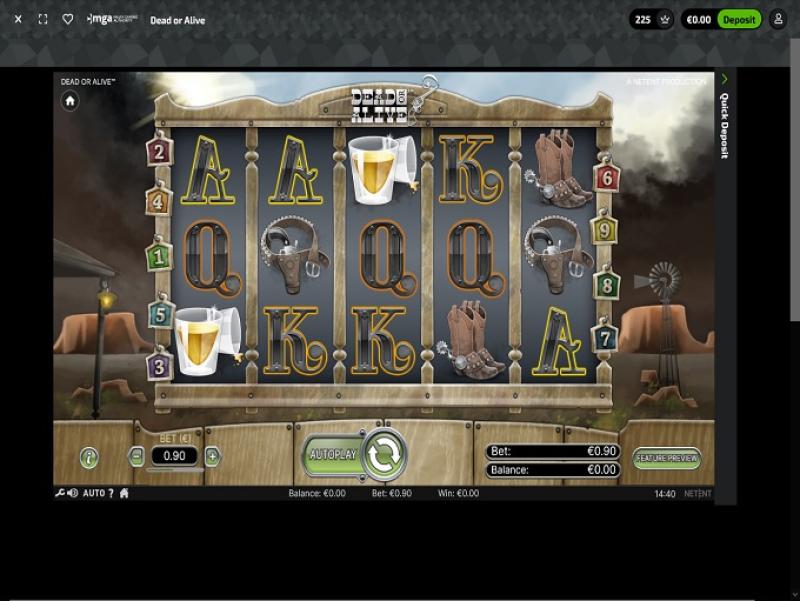
Task: Click the small house icon in the bottom bar
Action: point(124,493)
